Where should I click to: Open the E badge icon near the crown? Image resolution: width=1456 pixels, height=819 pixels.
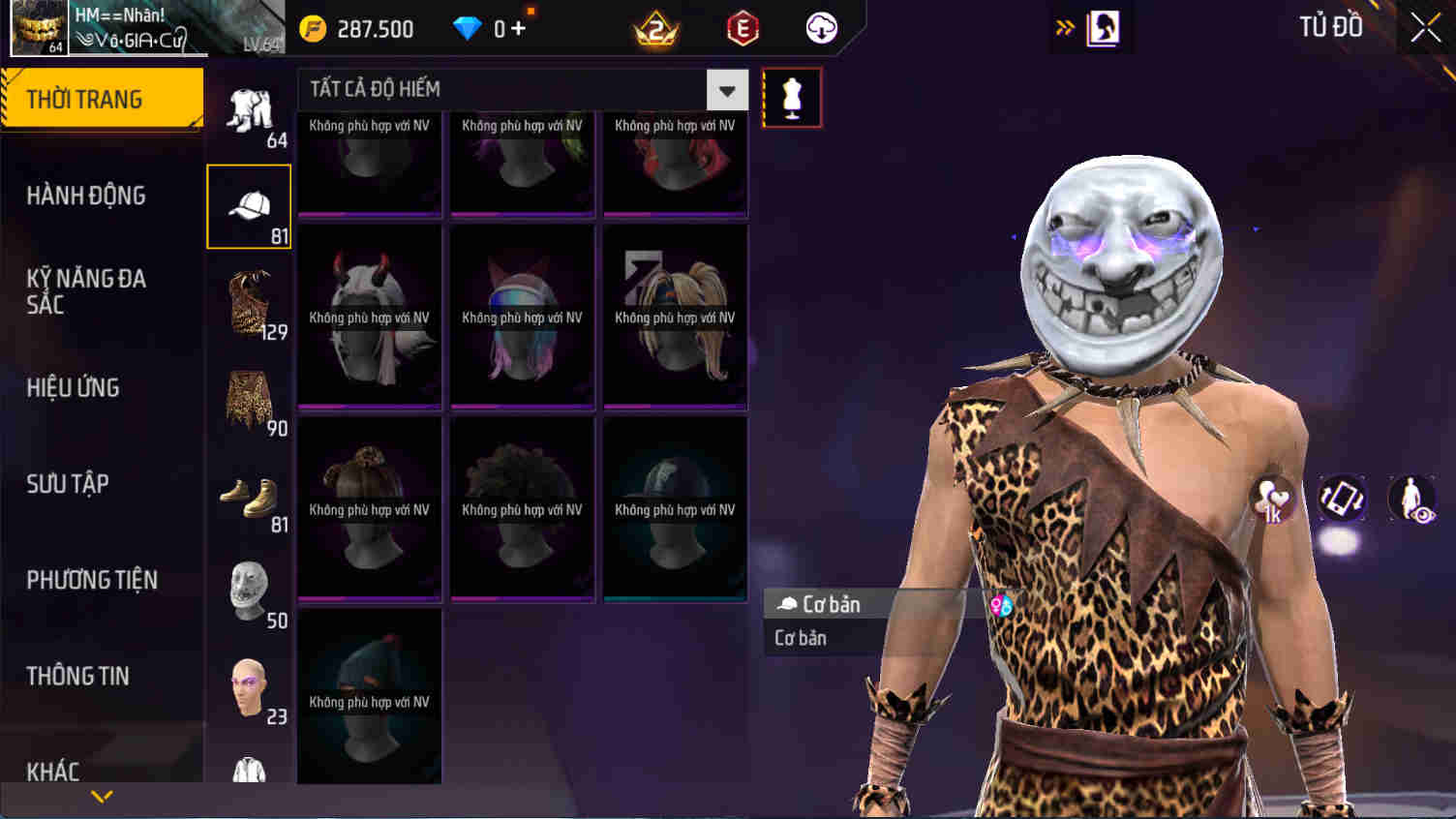(x=744, y=28)
